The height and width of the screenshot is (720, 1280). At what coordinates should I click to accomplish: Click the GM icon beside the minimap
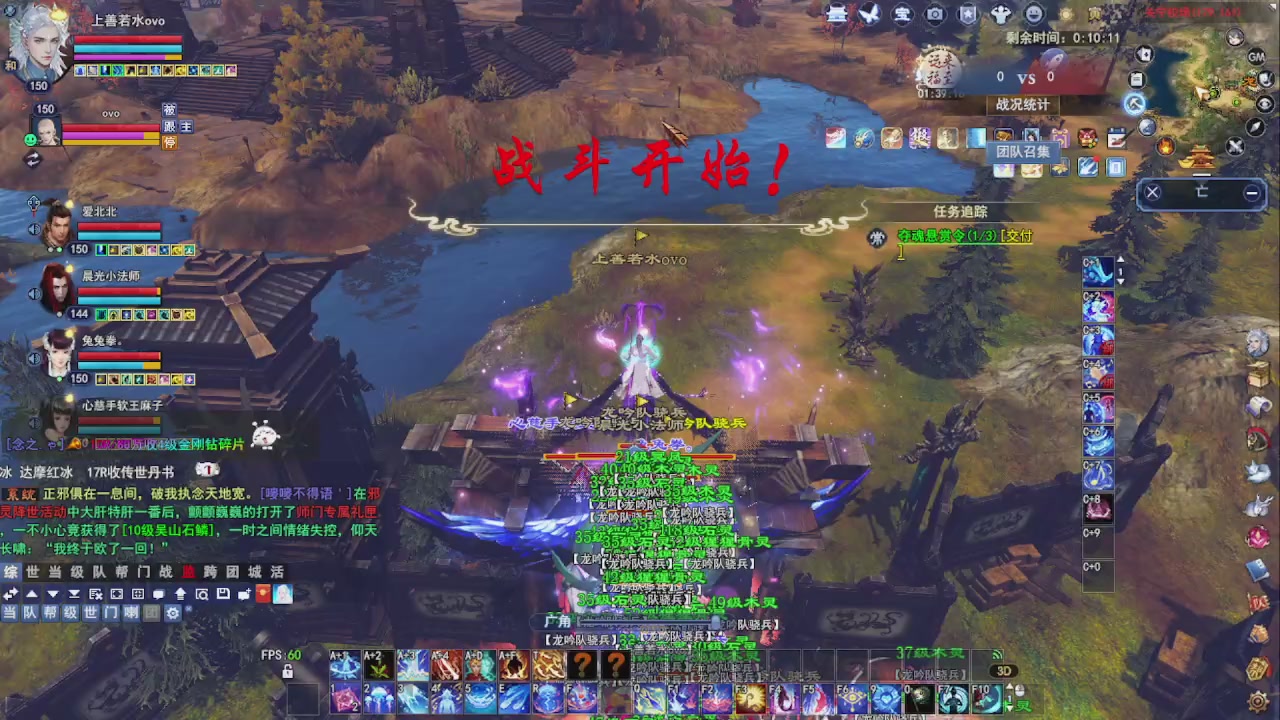(1256, 57)
